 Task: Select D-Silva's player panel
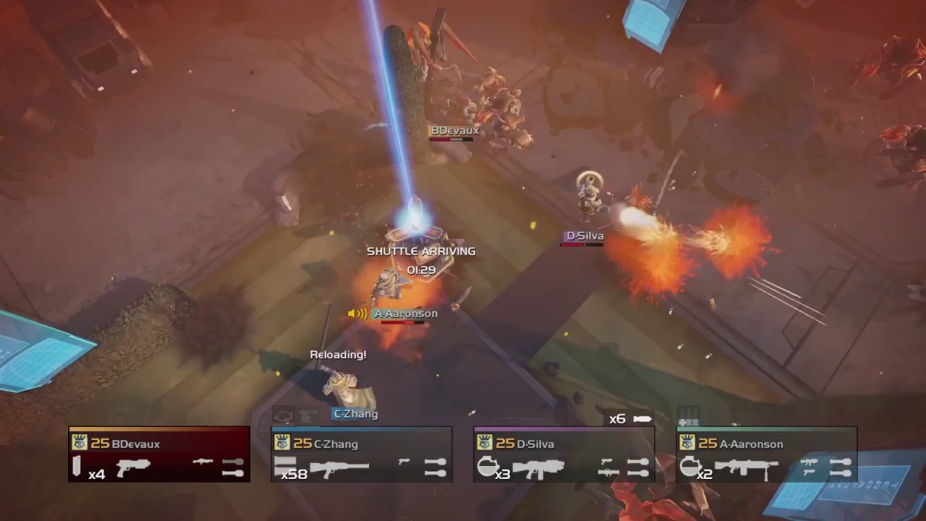click(563, 455)
